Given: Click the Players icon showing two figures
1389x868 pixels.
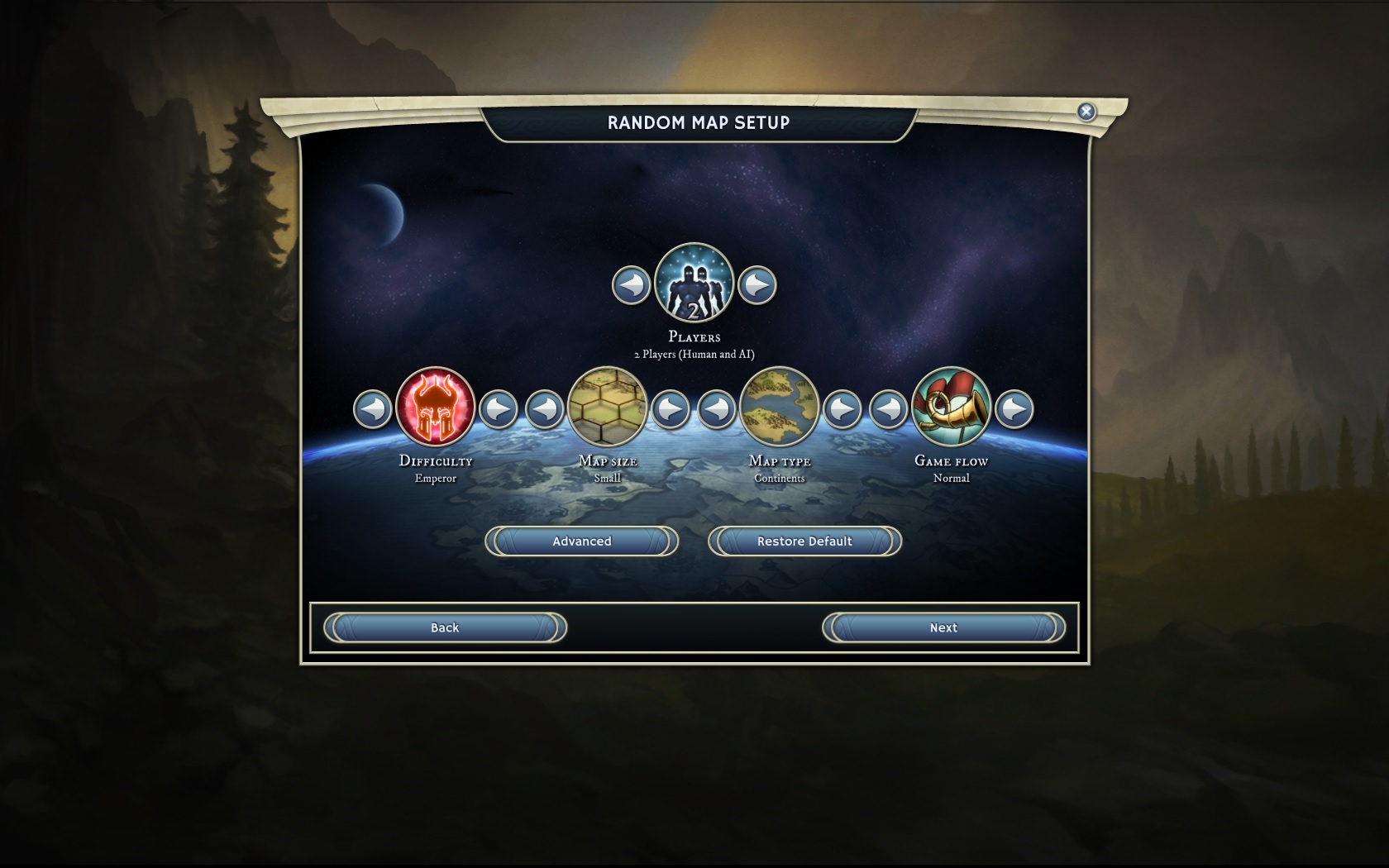Looking at the screenshot, I should (x=694, y=283).
